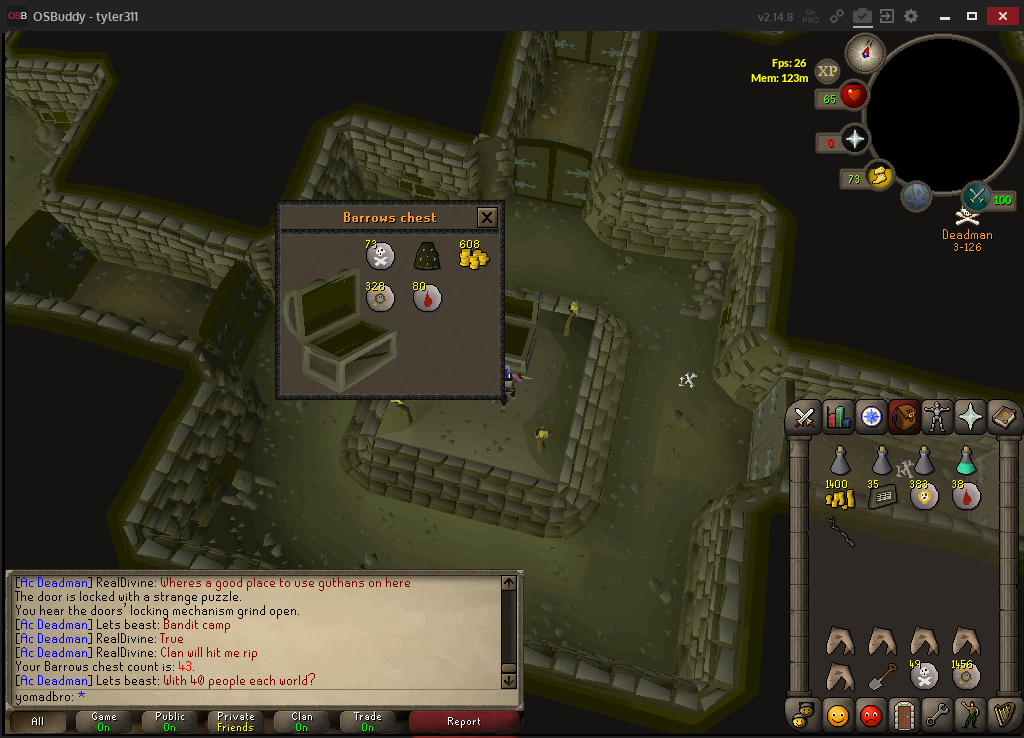Viewport: 1024px width, 738px height.
Task: Switch to the Skills tab
Action: tap(838, 417)
